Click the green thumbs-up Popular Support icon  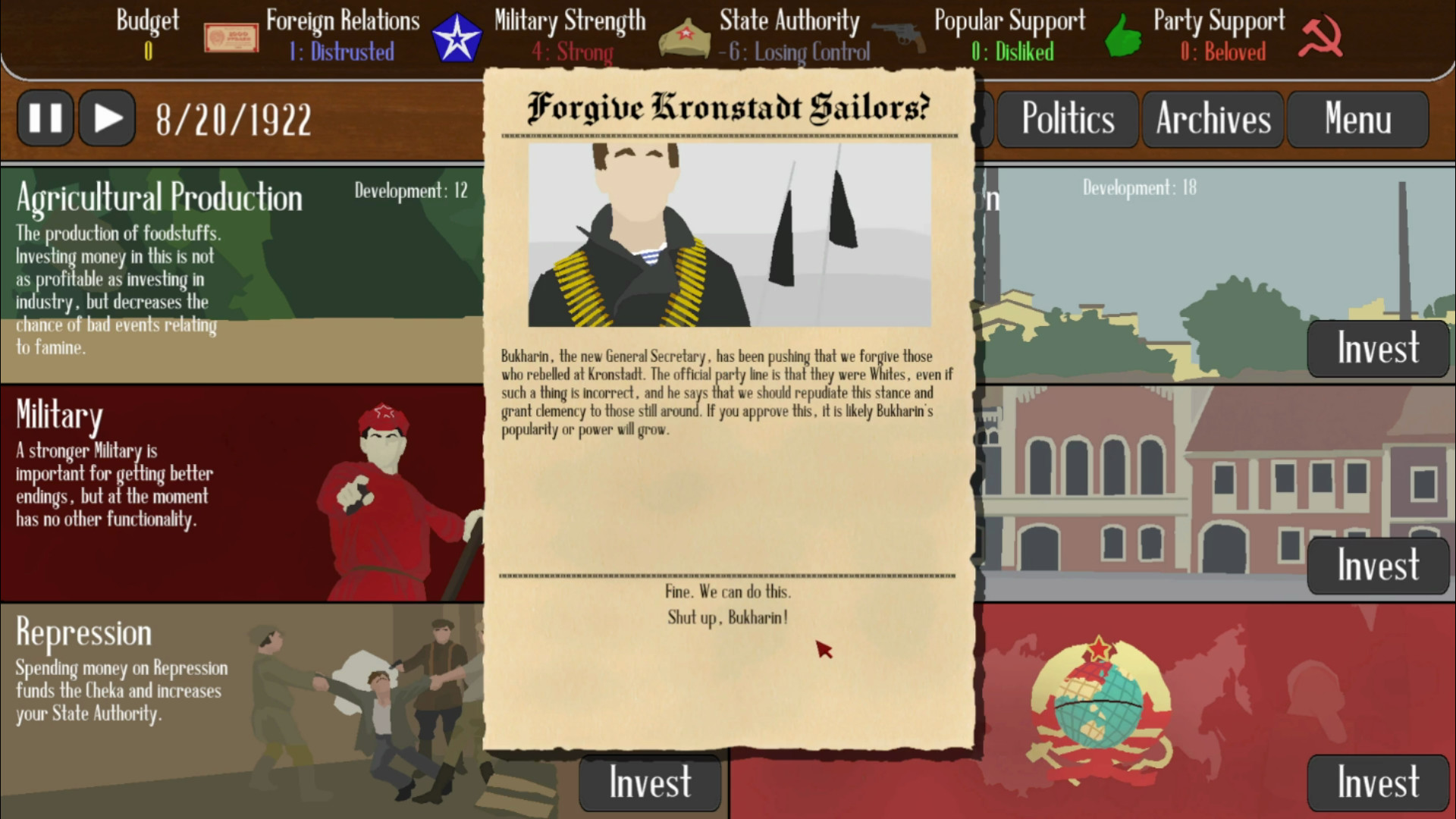tap(1122, 35)
